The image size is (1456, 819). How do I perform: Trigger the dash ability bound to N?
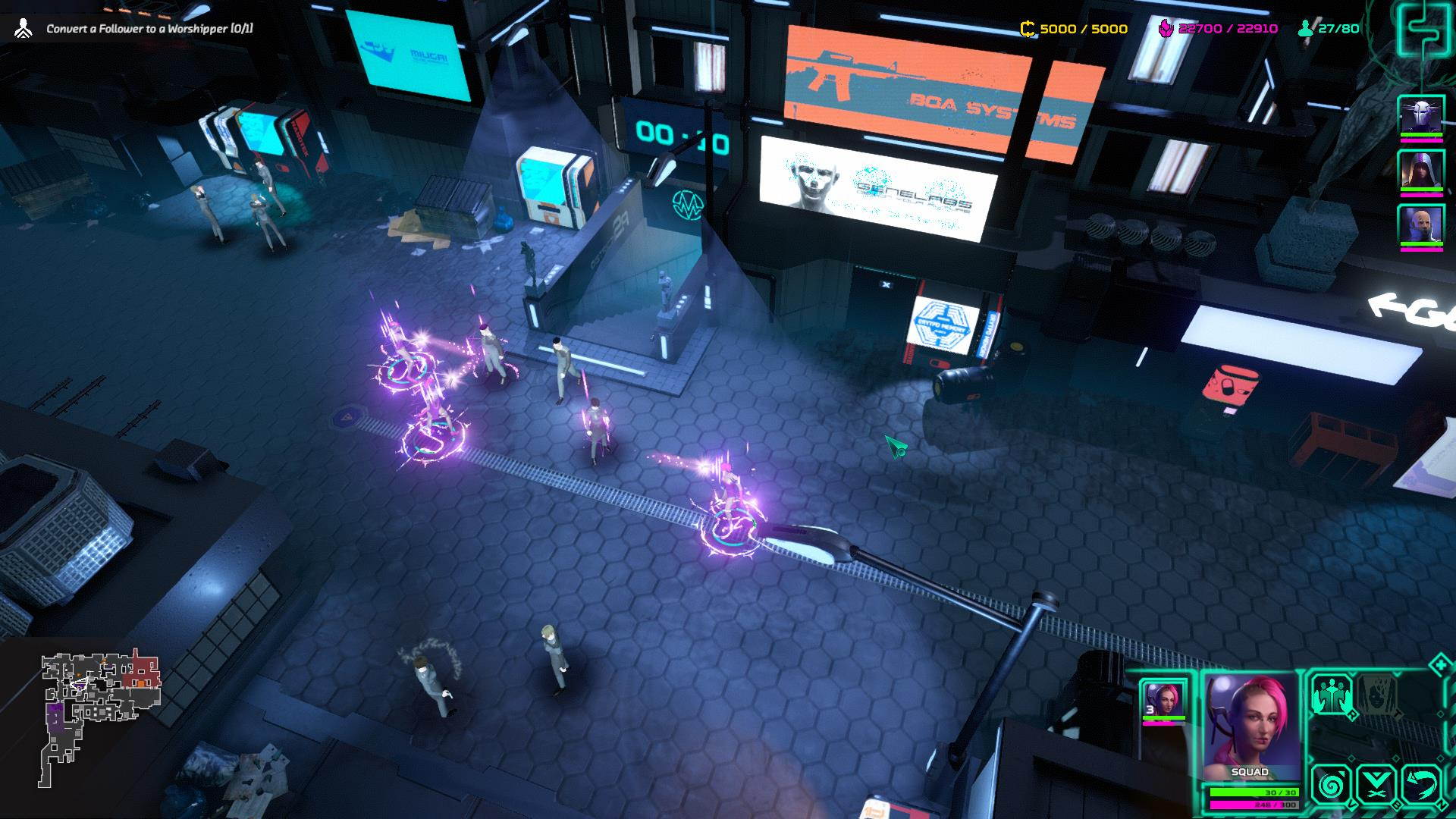click(1423, 786)
